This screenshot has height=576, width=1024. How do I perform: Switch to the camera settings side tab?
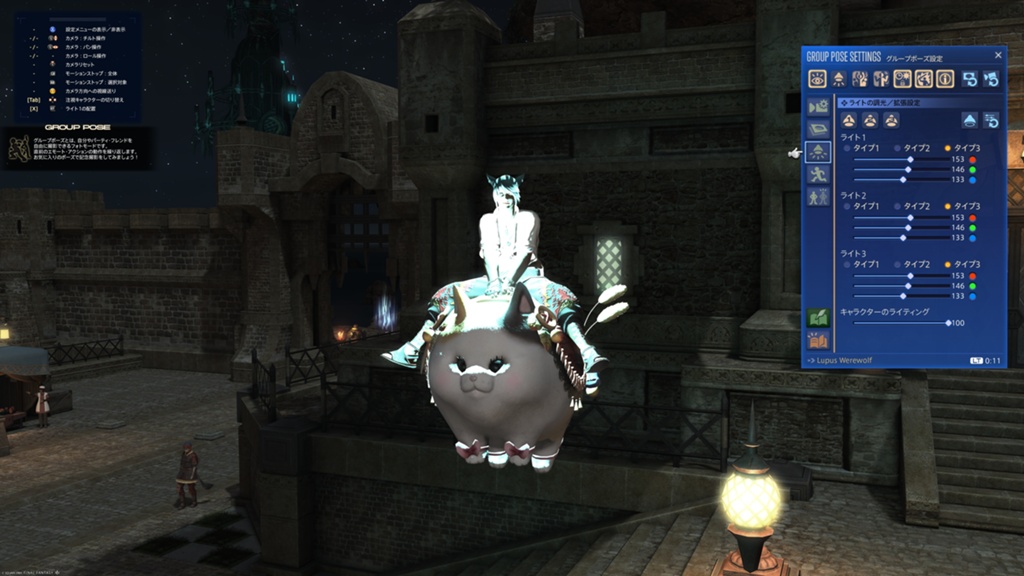[x=818, y=107]
